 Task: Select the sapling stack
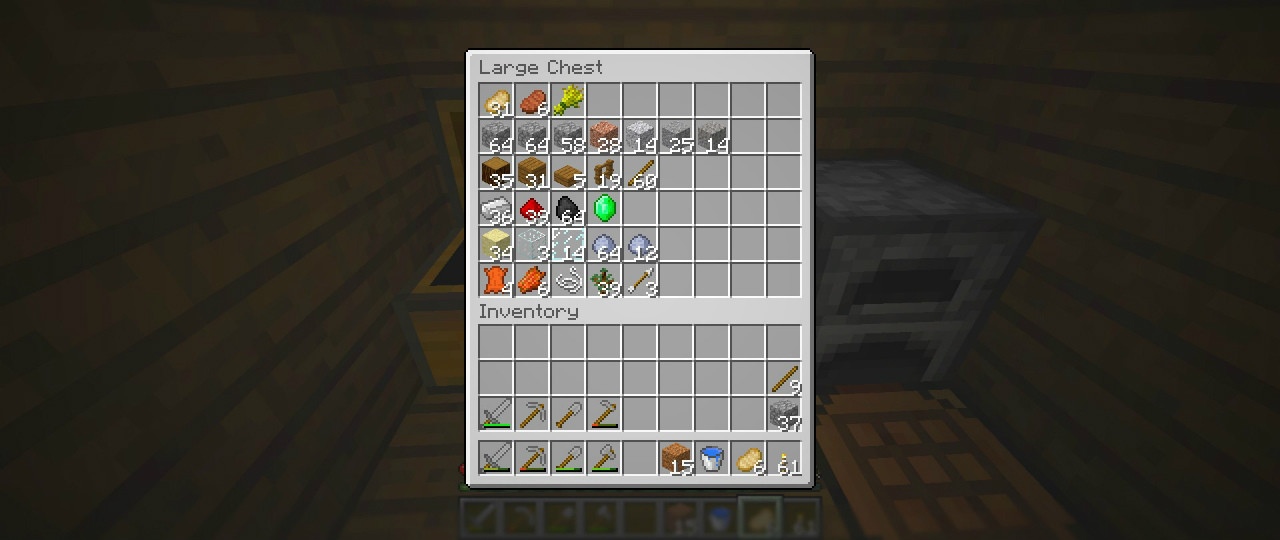(604, 280)
